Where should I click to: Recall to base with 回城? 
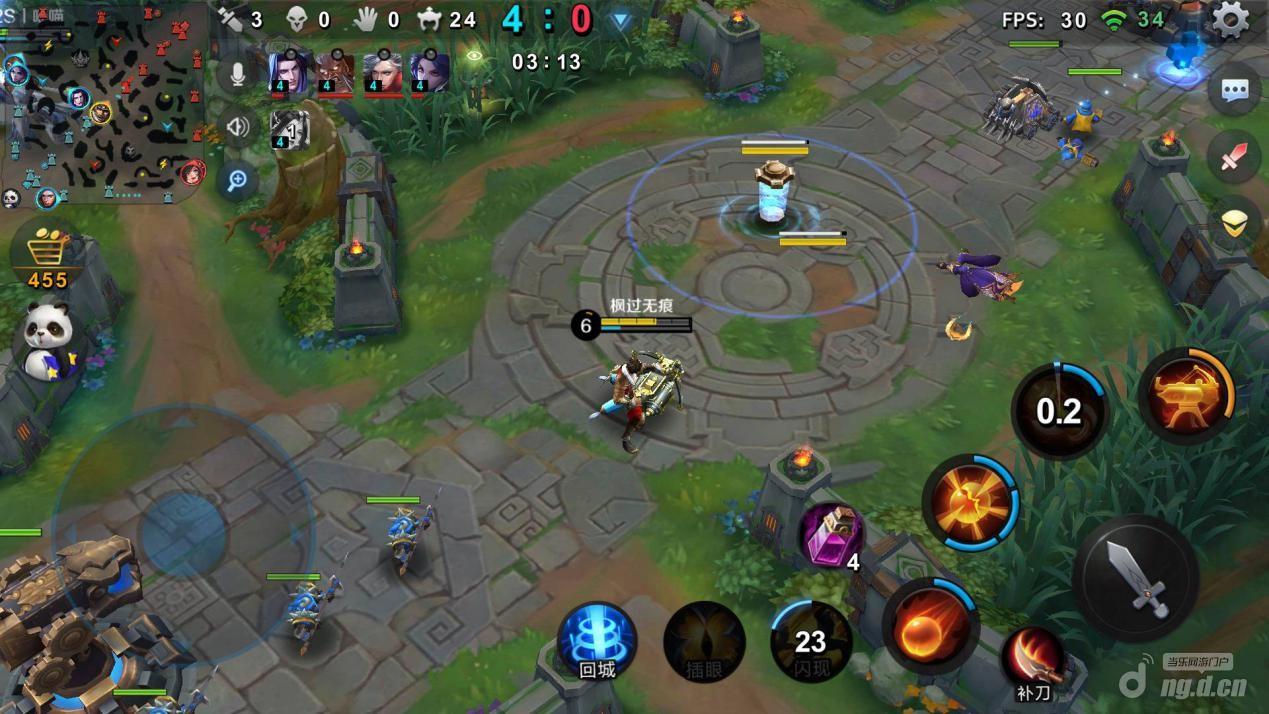[597, 641]
